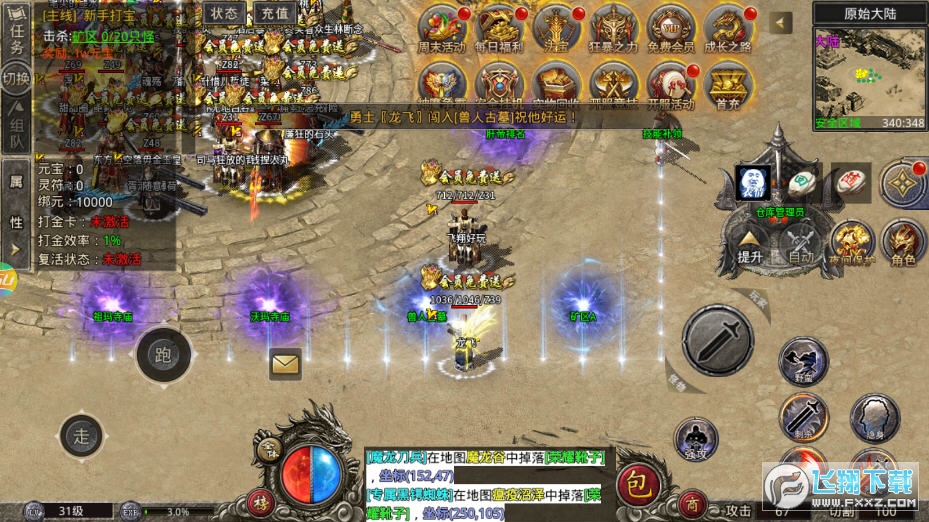Toggle the 自动 auto-battle button

pos(801,243)
